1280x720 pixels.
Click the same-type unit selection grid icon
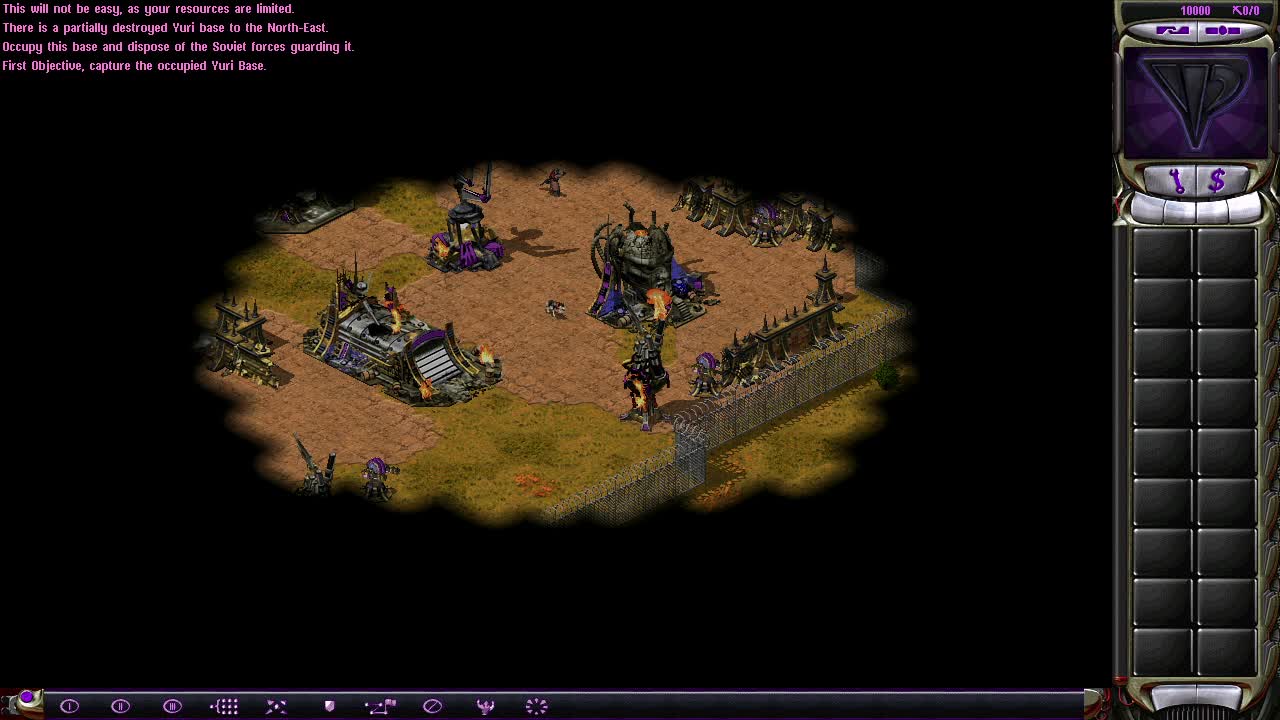pyautogui.click(x=224, y=705)
